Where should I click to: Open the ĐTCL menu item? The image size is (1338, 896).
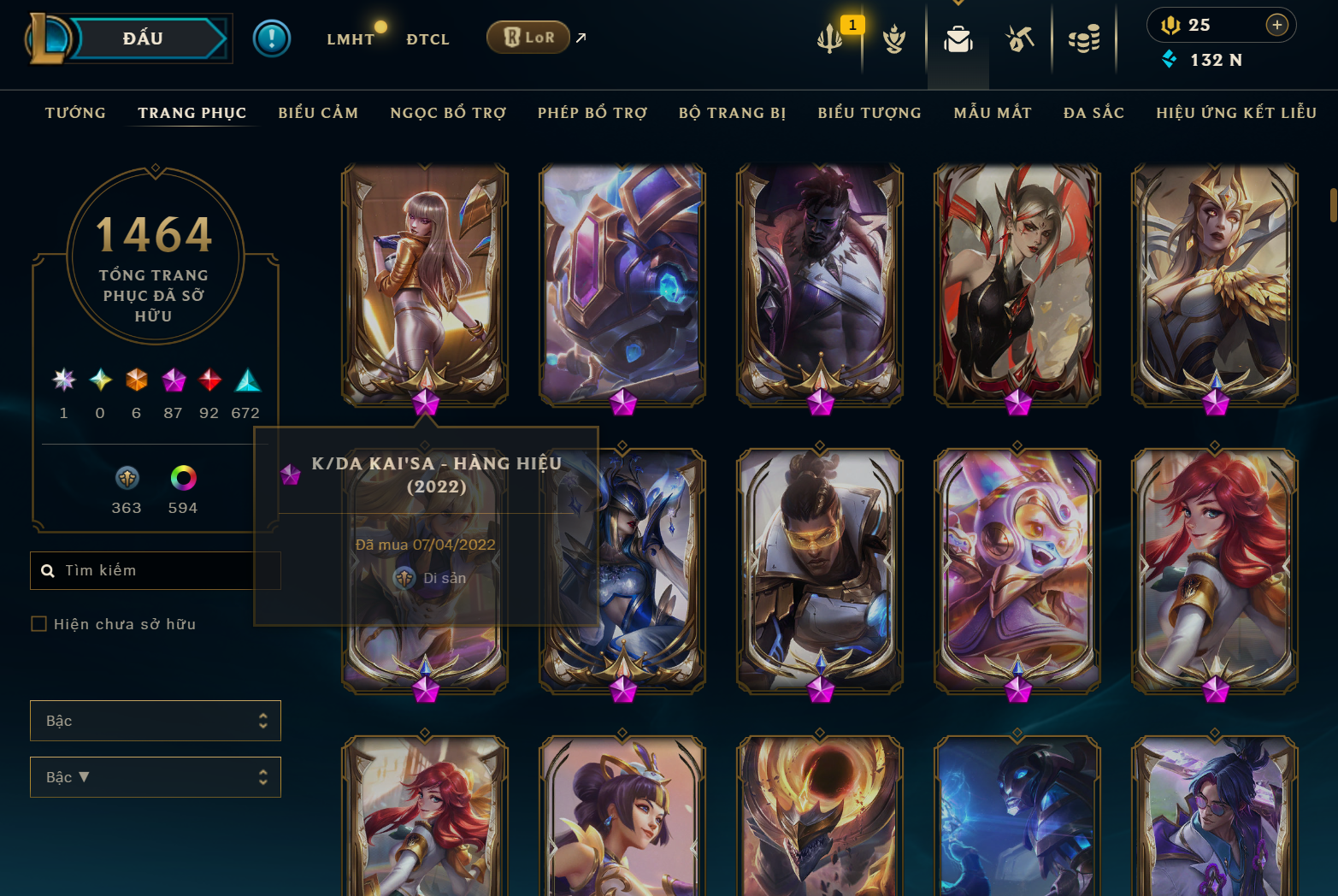(x=427, y=38)
